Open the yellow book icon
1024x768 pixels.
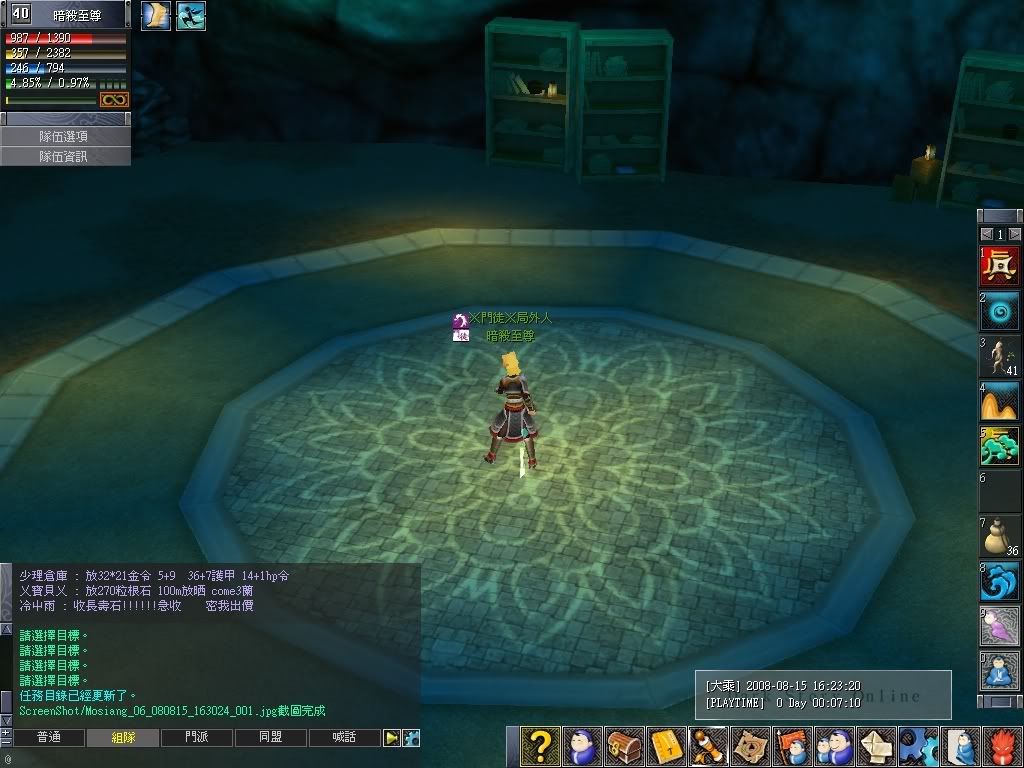click(665, 746)
